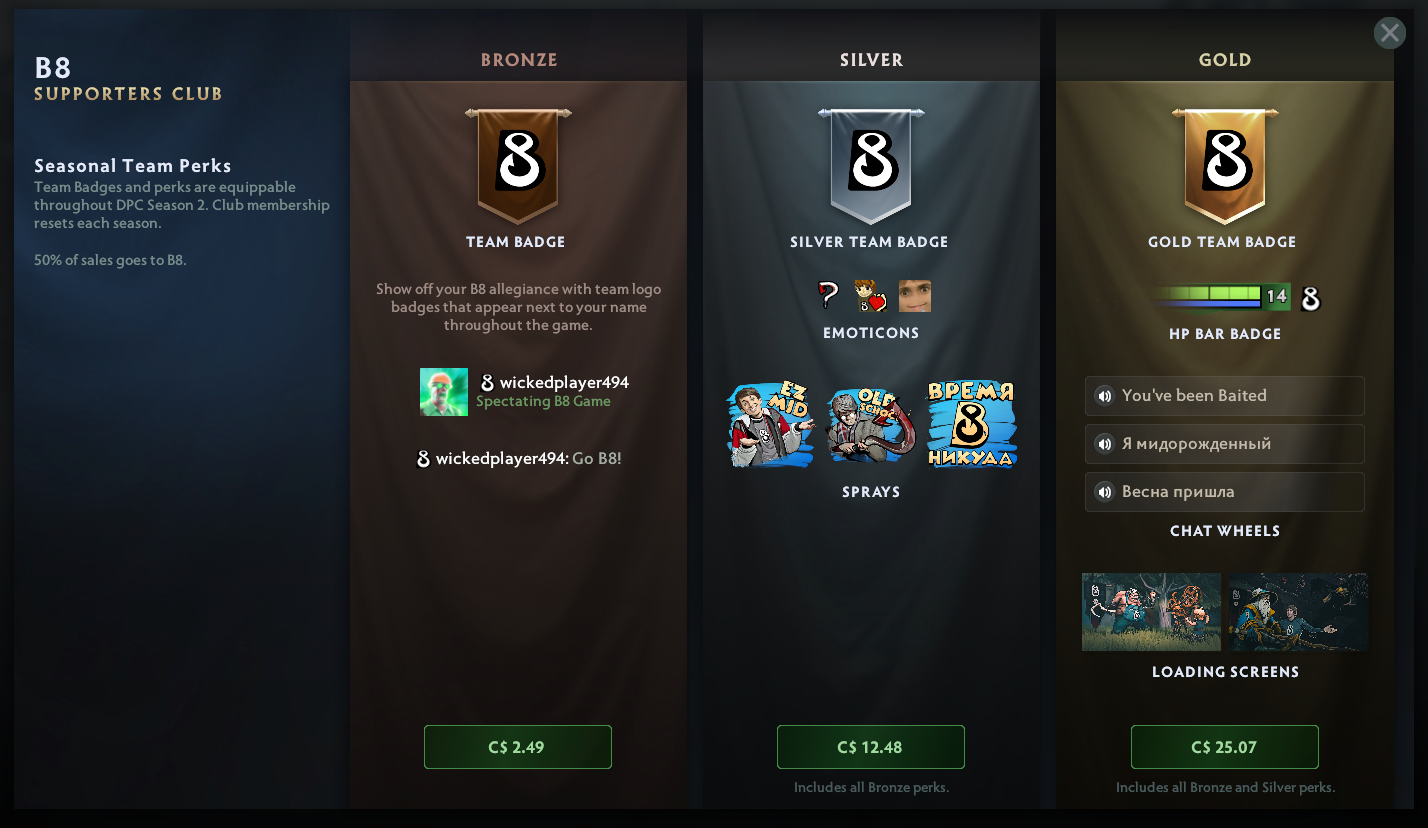View the wizard loading screen thumbnail
The width and height of the screenshot is (1428, 828).
[1298, 612]
